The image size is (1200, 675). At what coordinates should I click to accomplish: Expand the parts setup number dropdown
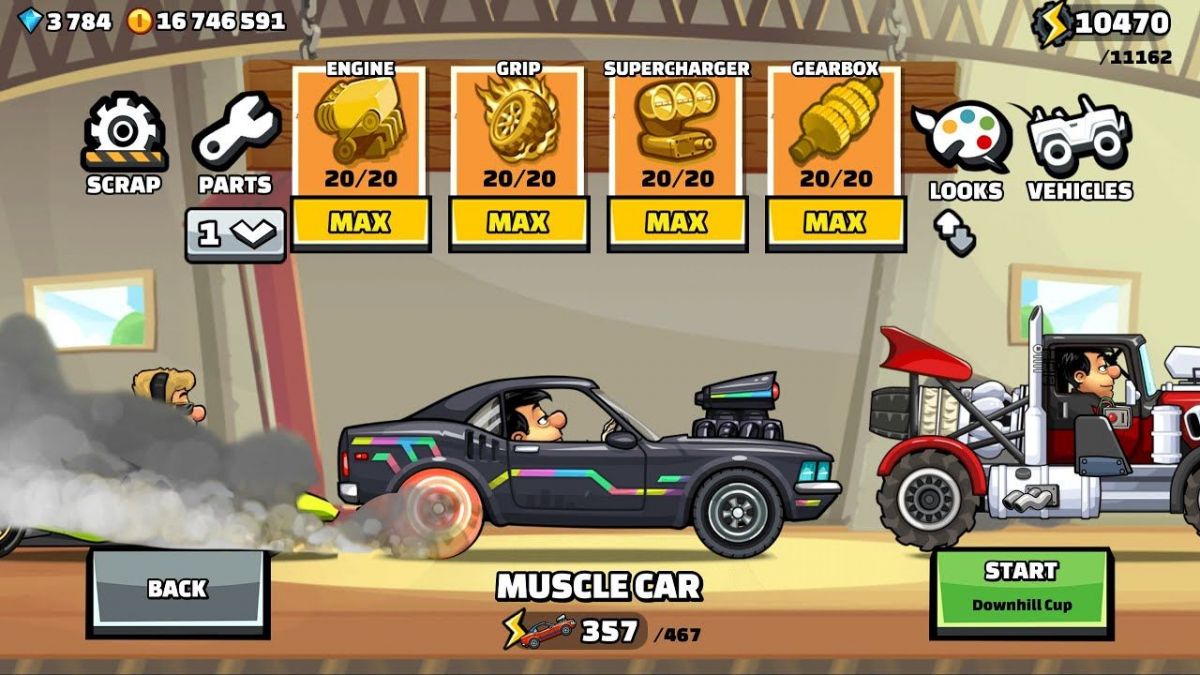pos(235,234)
